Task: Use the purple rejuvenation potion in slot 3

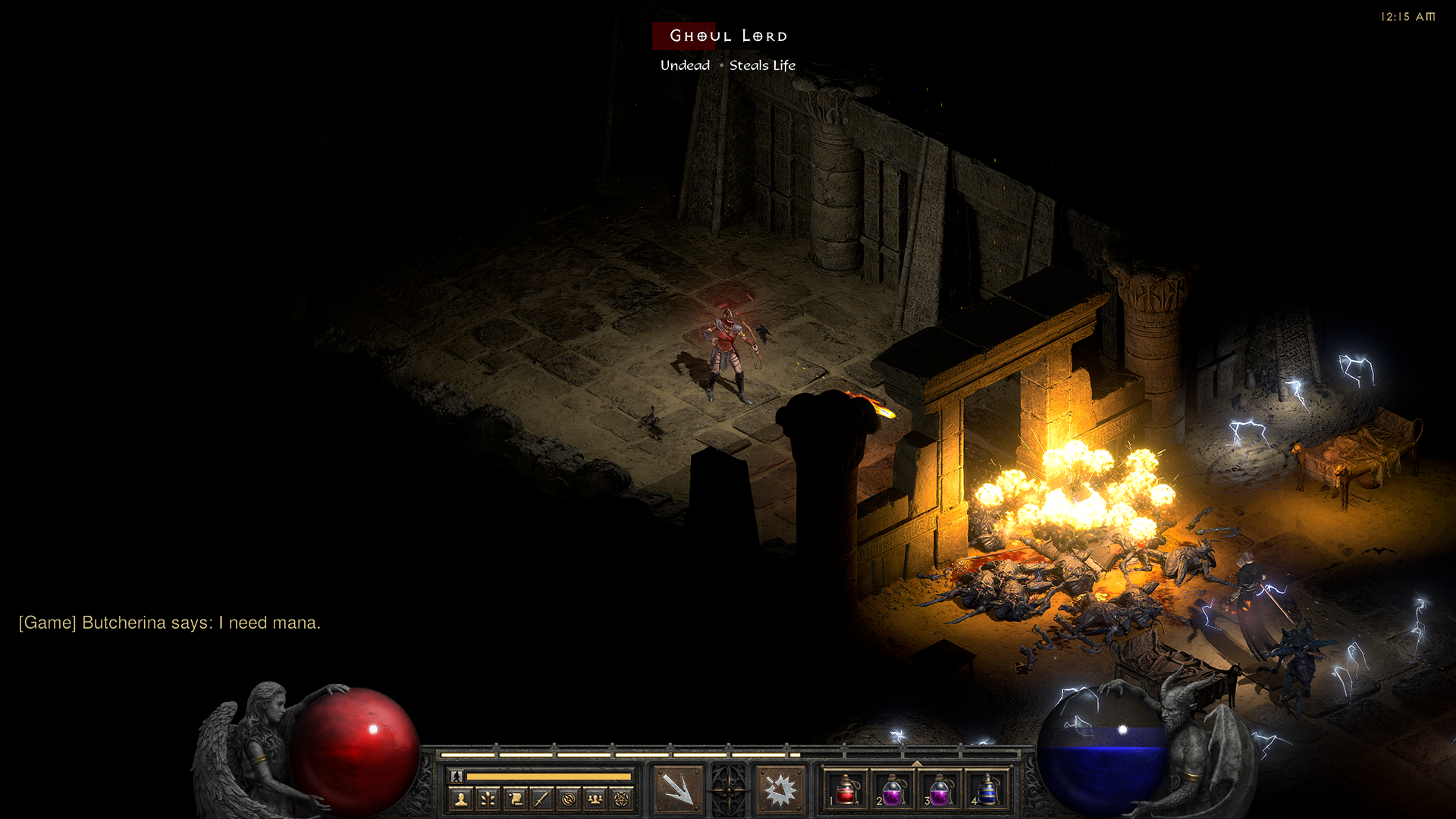Action: coord(940,790)
